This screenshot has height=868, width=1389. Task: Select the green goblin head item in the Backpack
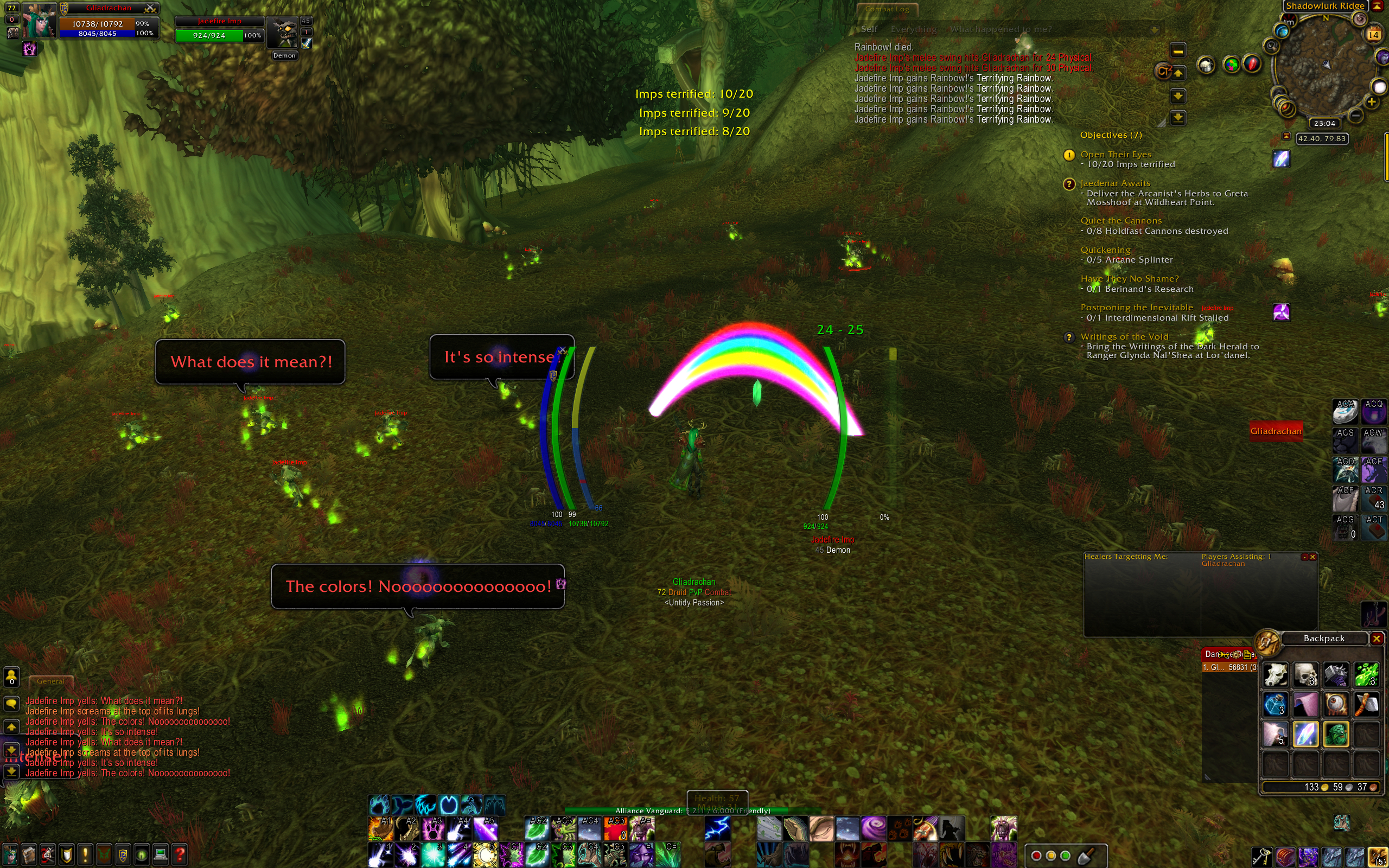(1336, 734)
